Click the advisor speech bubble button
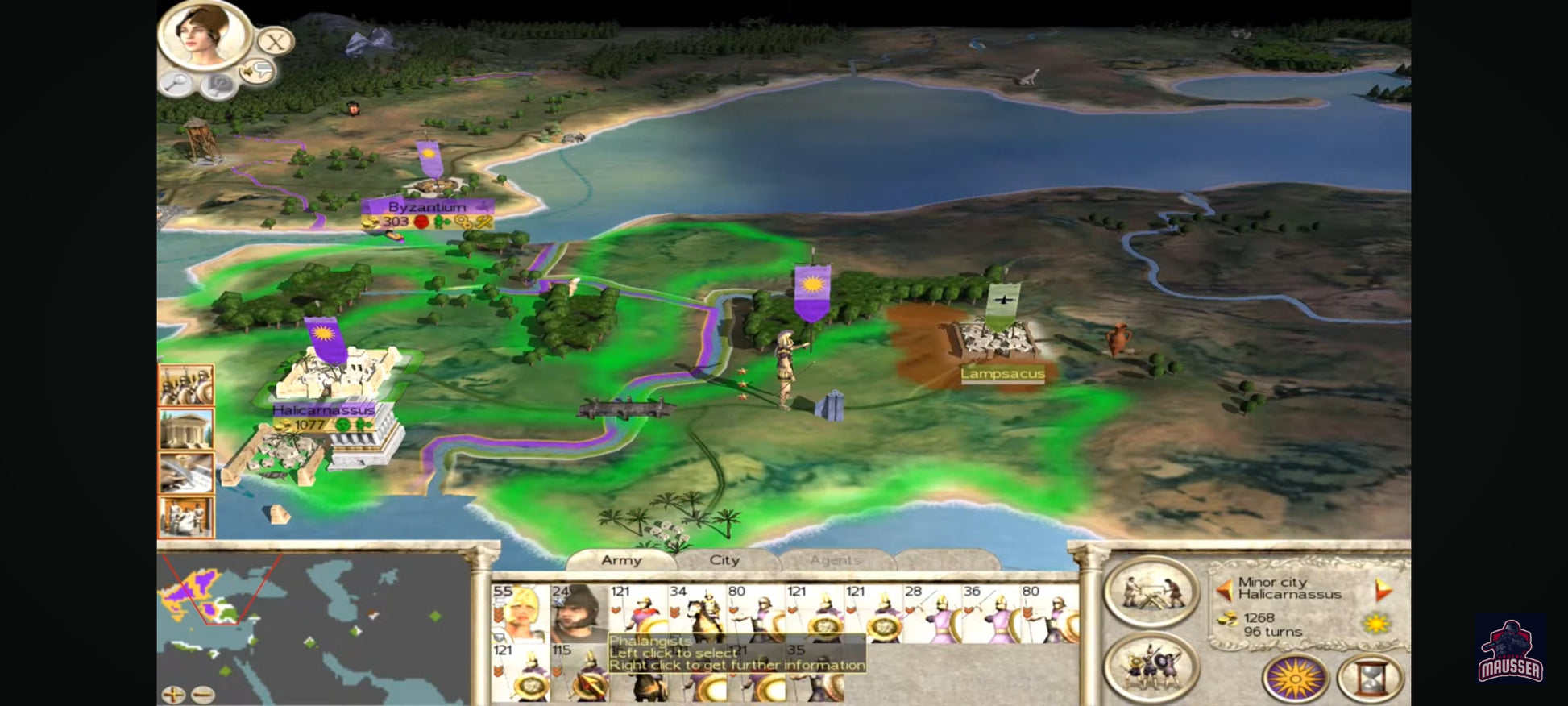Viewport: 1568px width, 706px height. click(259, 72)
